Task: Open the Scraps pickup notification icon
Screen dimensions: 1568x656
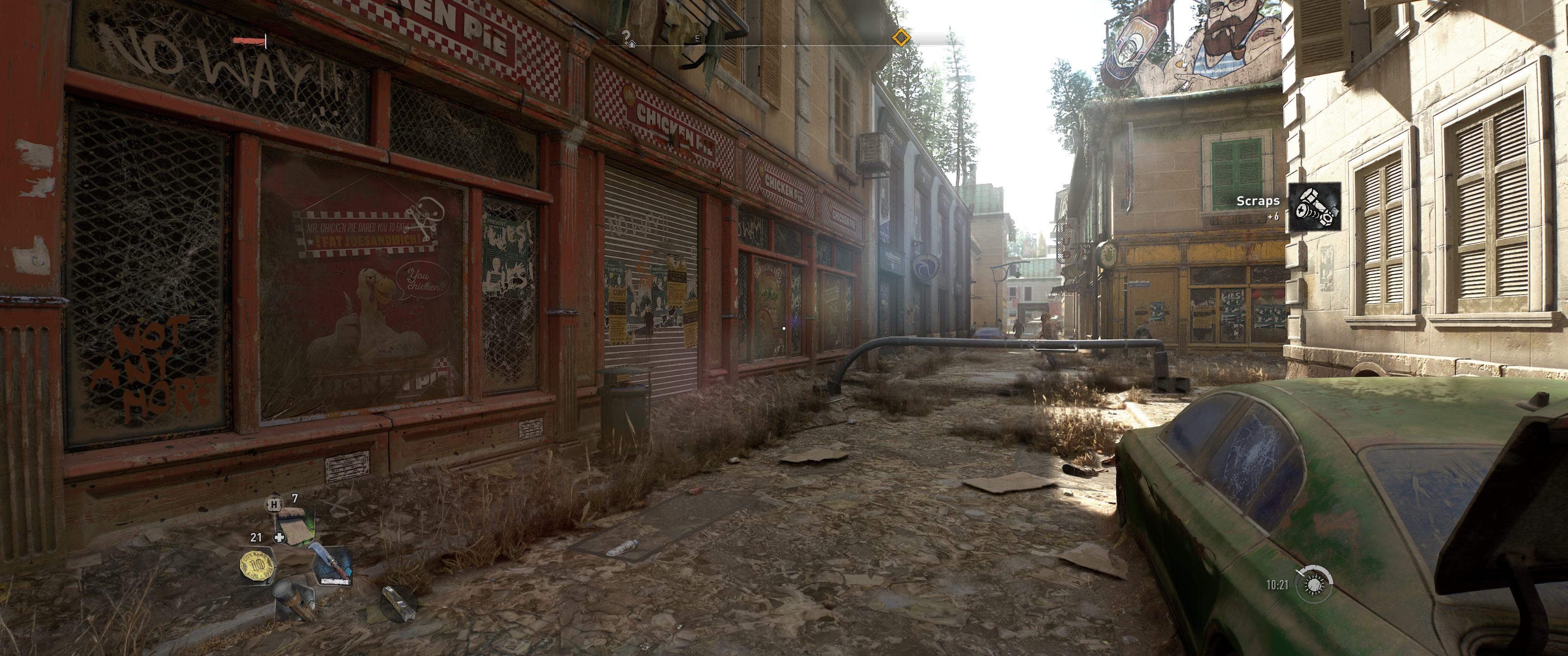Action: [x=1315, y=206]
